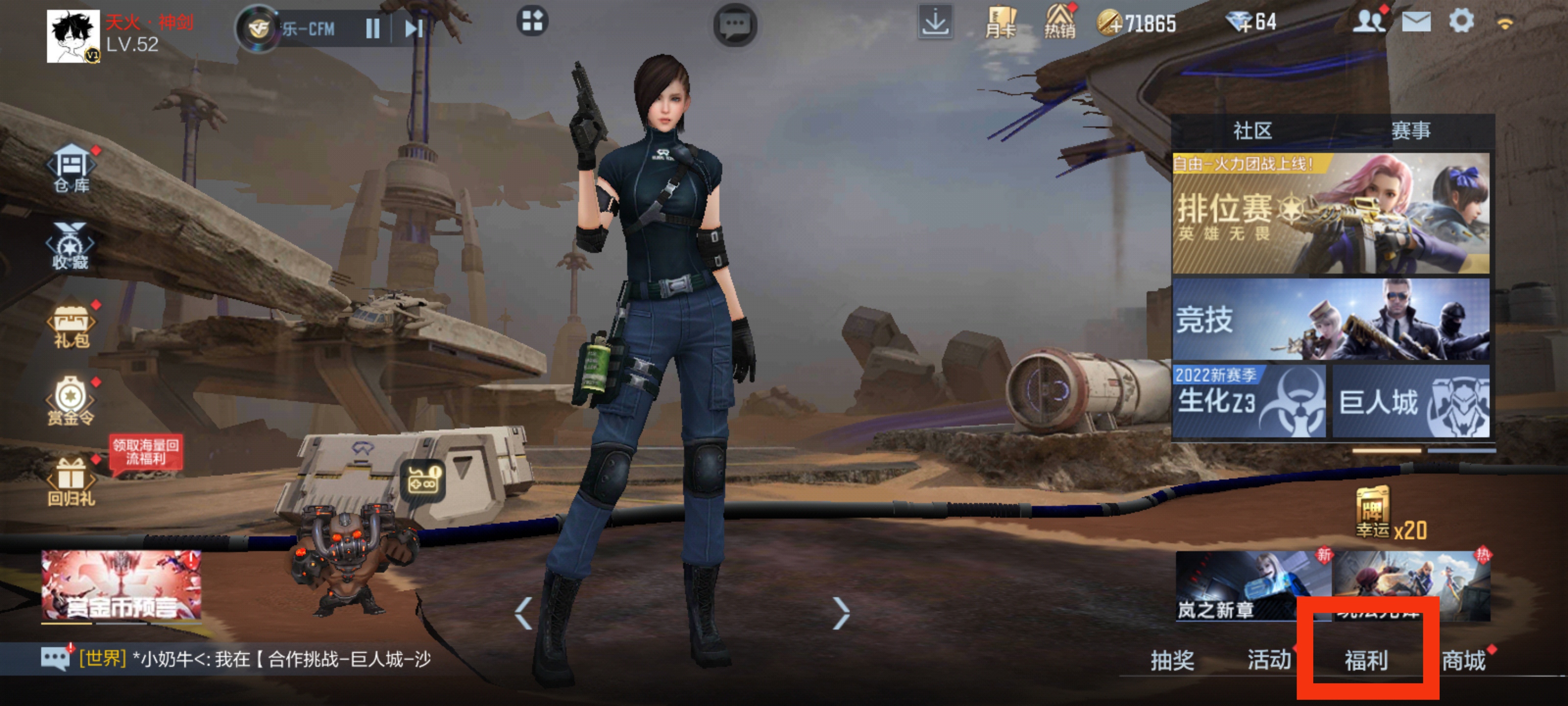The width and height of the screenshot is (1568, 706).
Task: Skip to next music track
Action: (414, 28)
